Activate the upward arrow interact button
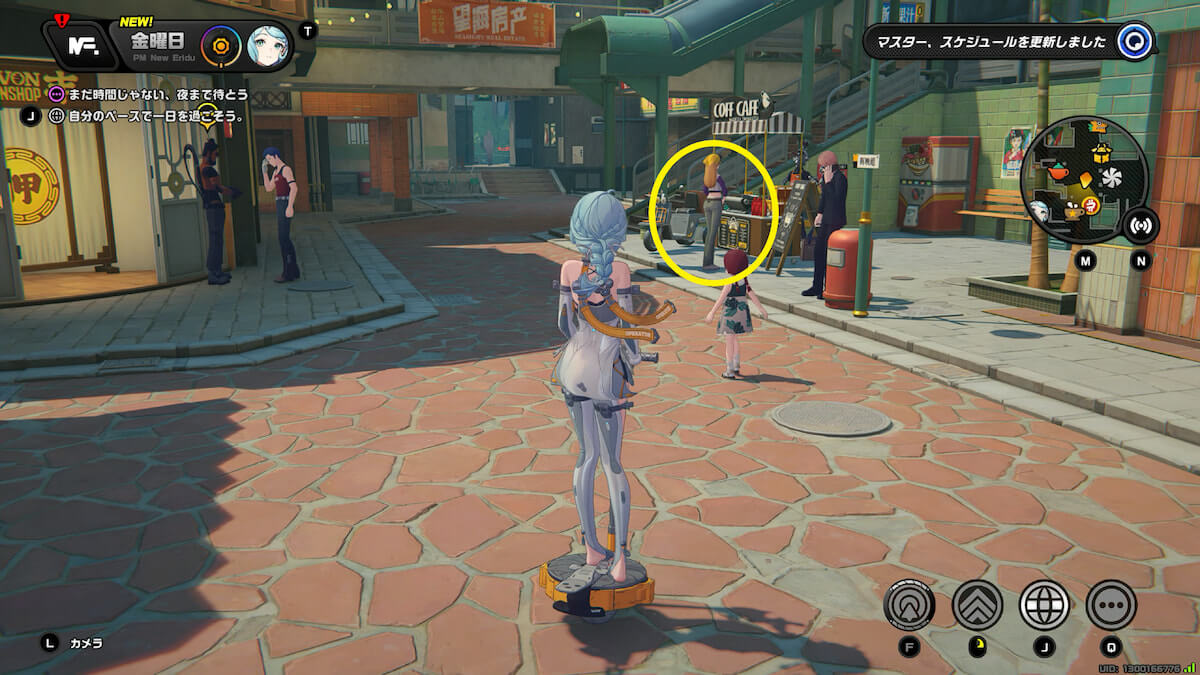Screen dimensions: 1200x675 click(x=909, y=604)
